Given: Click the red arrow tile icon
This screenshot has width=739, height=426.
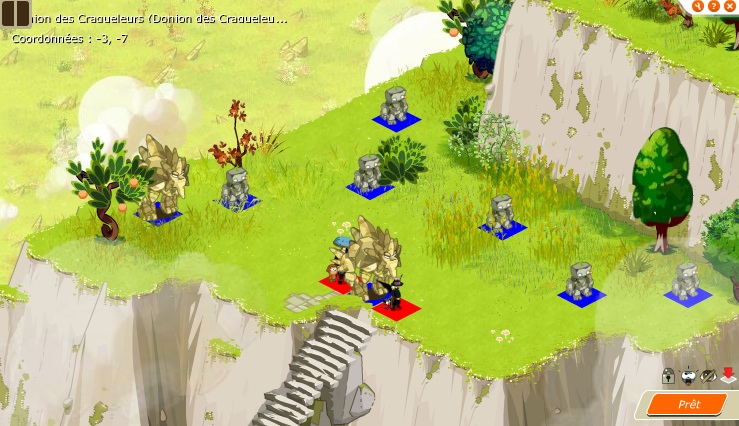Looking at the screenshot, I should coord(728,376).
